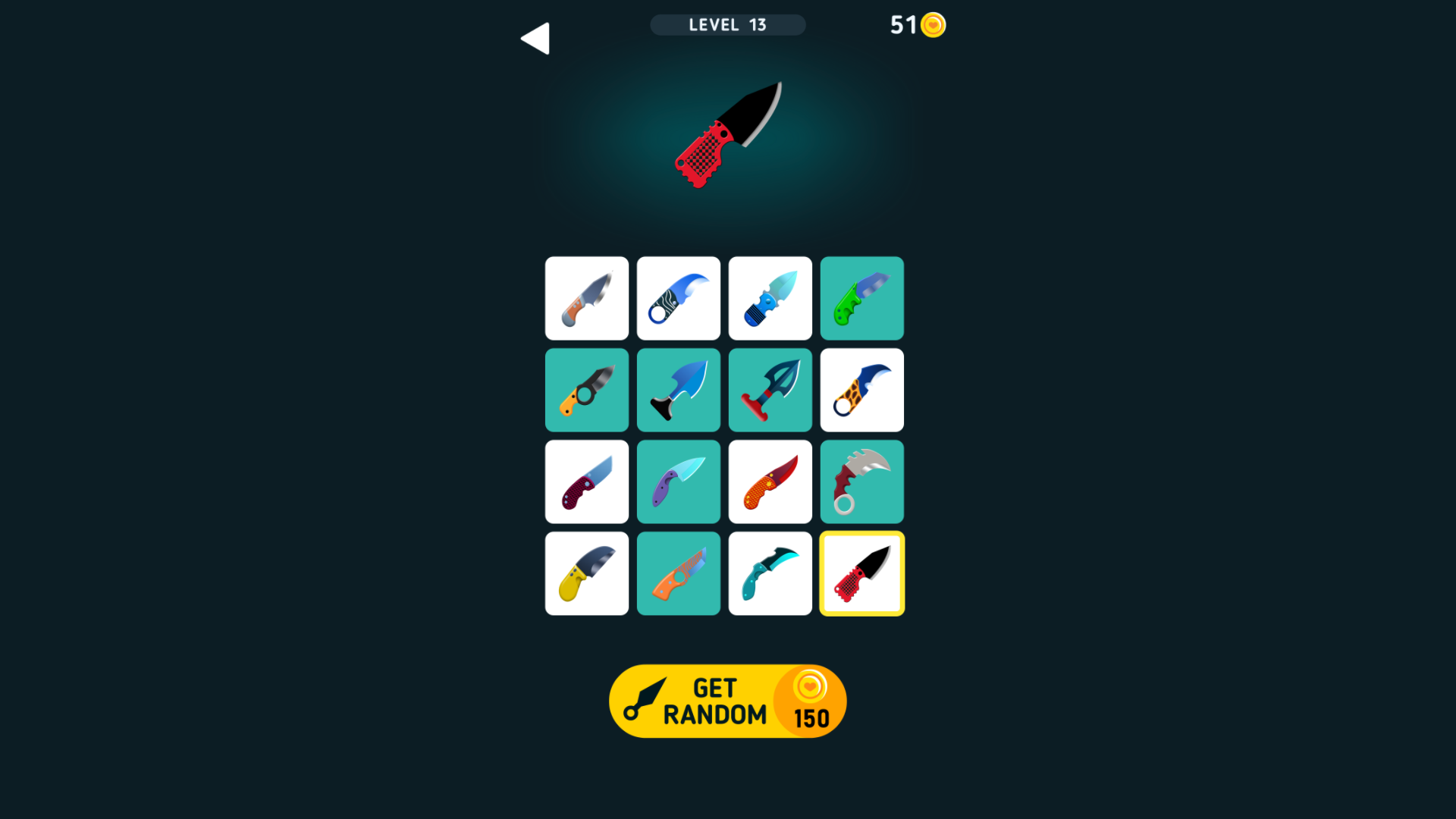Screen dimensions: 1456x819
Task: Choose the yellow-handled gray blade knife
Action: click(x=586, y=573)
